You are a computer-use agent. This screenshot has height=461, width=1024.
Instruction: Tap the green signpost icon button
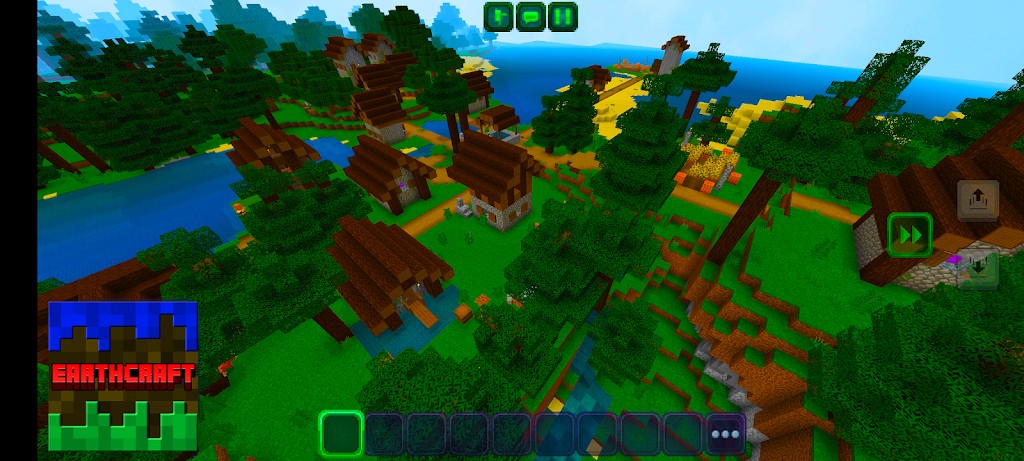point(498,16)
